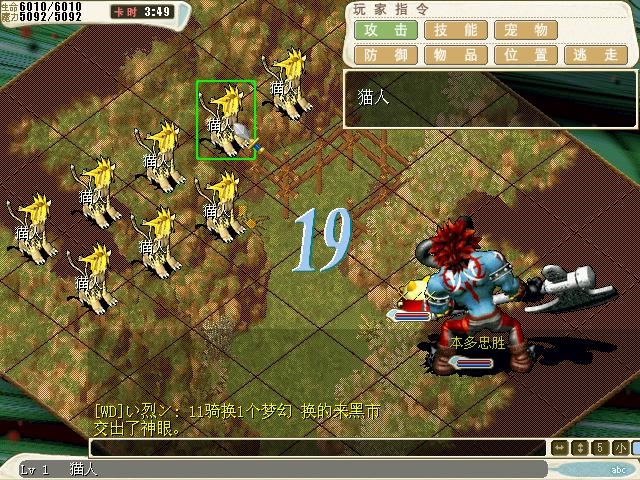
Task: Click the 逃走 (Escape) command
Action: point(597,55)
